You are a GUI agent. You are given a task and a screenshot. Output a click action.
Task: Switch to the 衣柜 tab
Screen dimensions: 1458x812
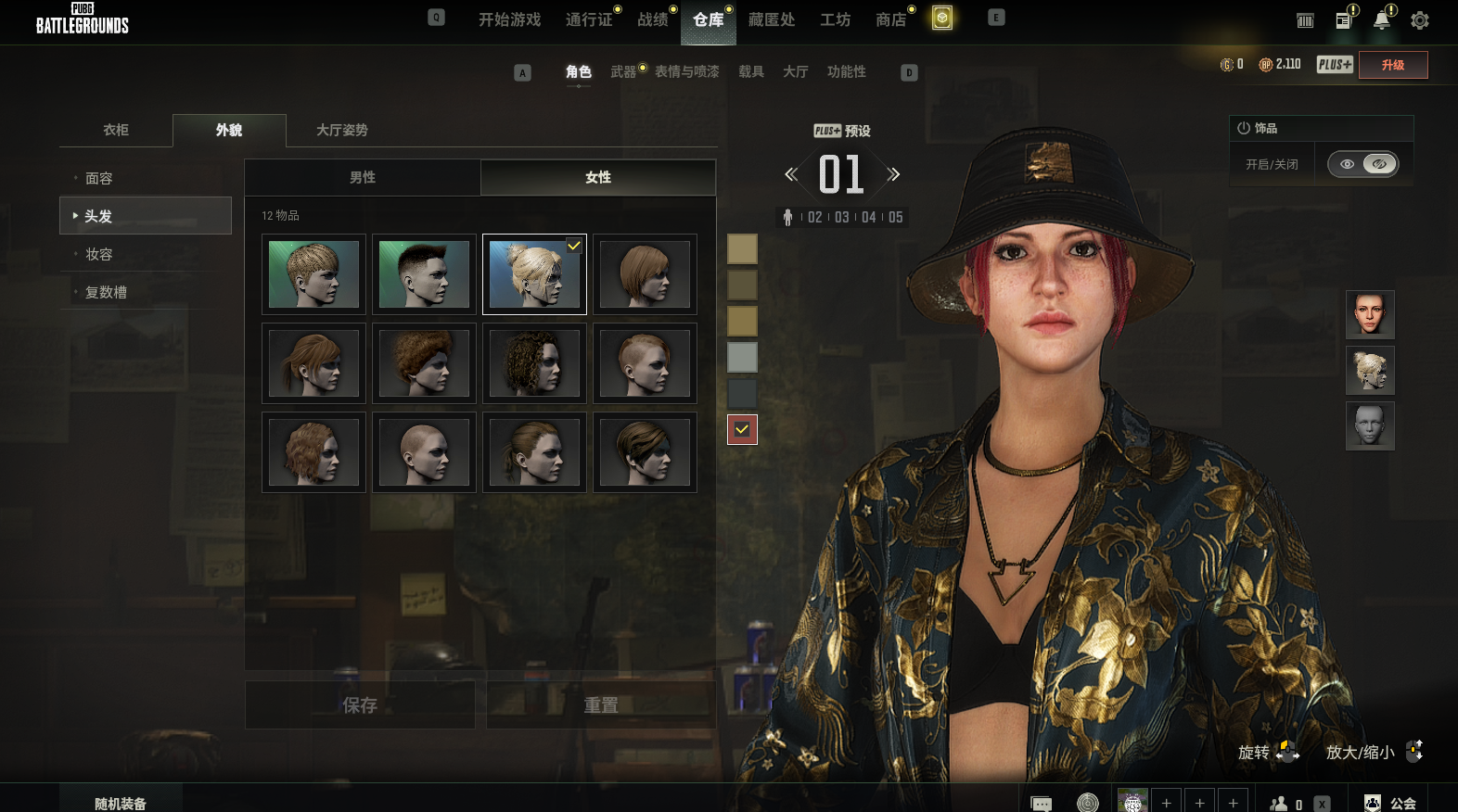click(116, 130)
